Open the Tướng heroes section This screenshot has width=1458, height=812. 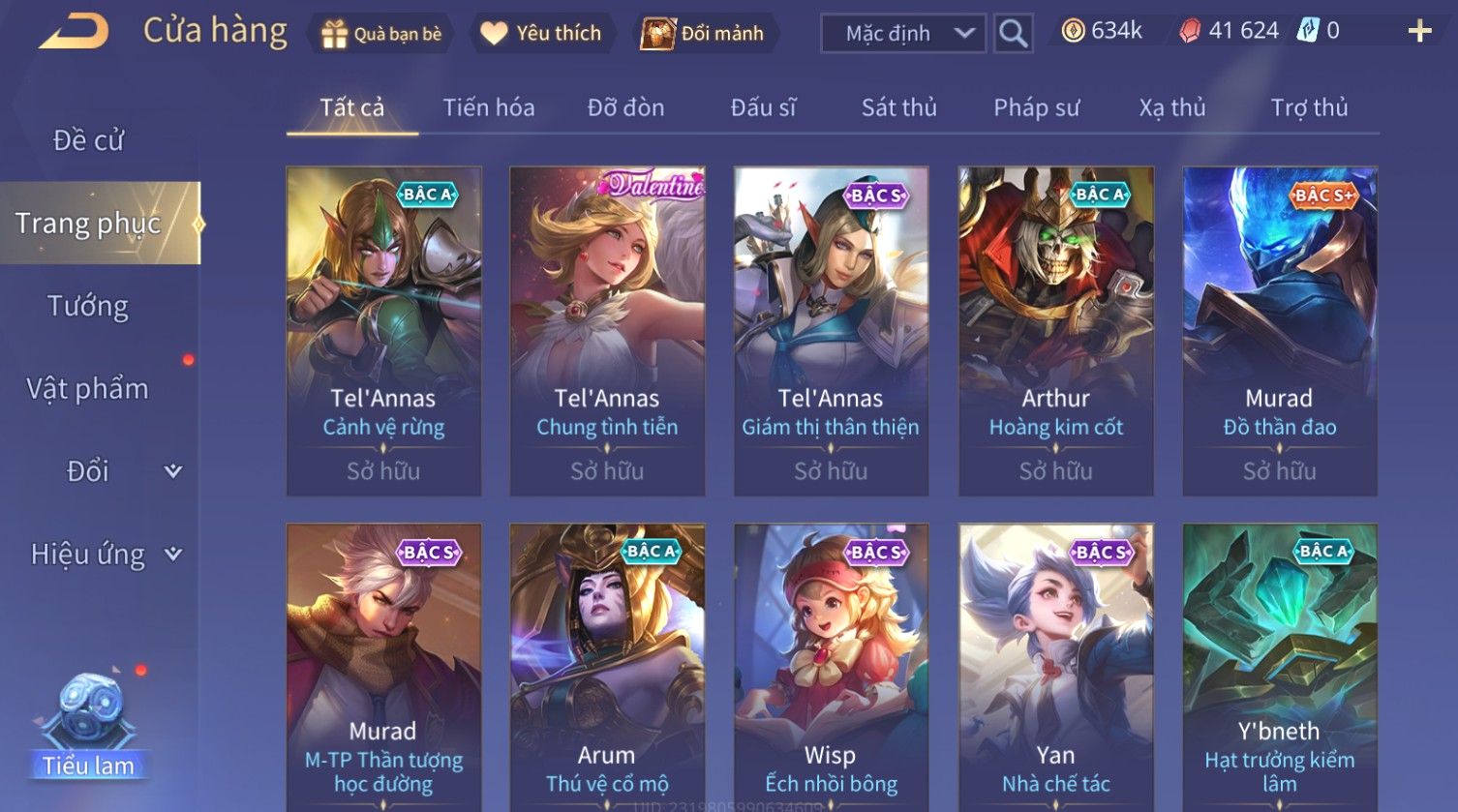(88, 306)
